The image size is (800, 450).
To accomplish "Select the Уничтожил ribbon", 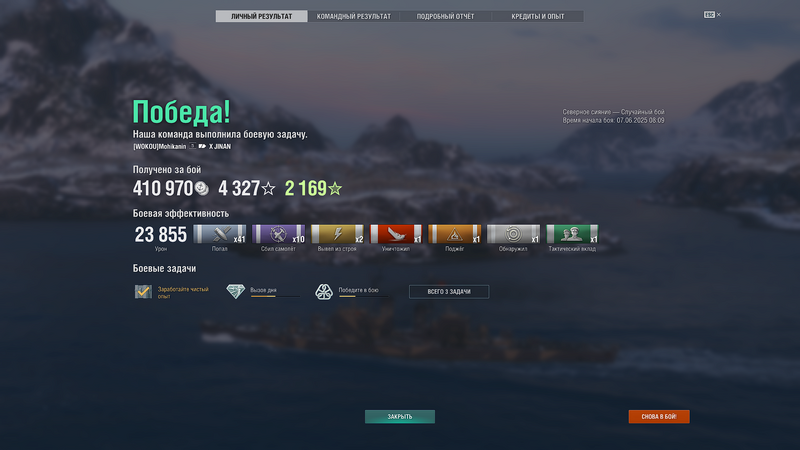I will (396, 234).
